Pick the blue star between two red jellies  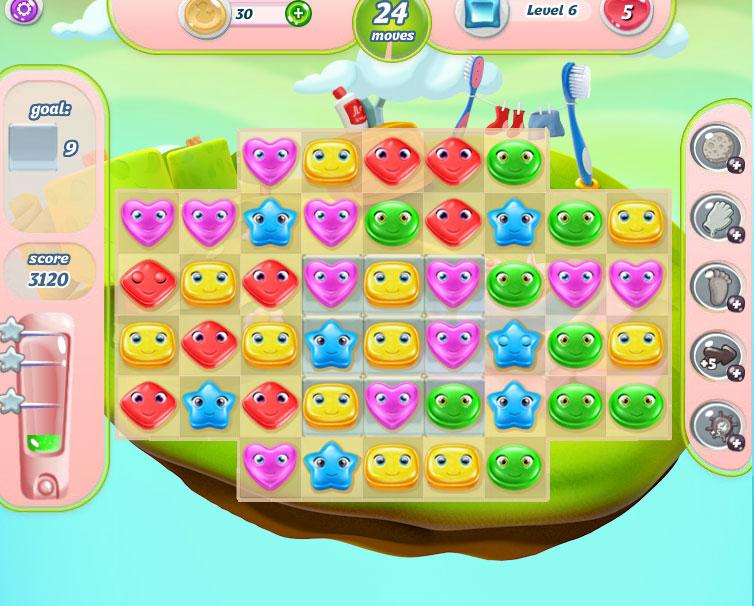(208, 406)
